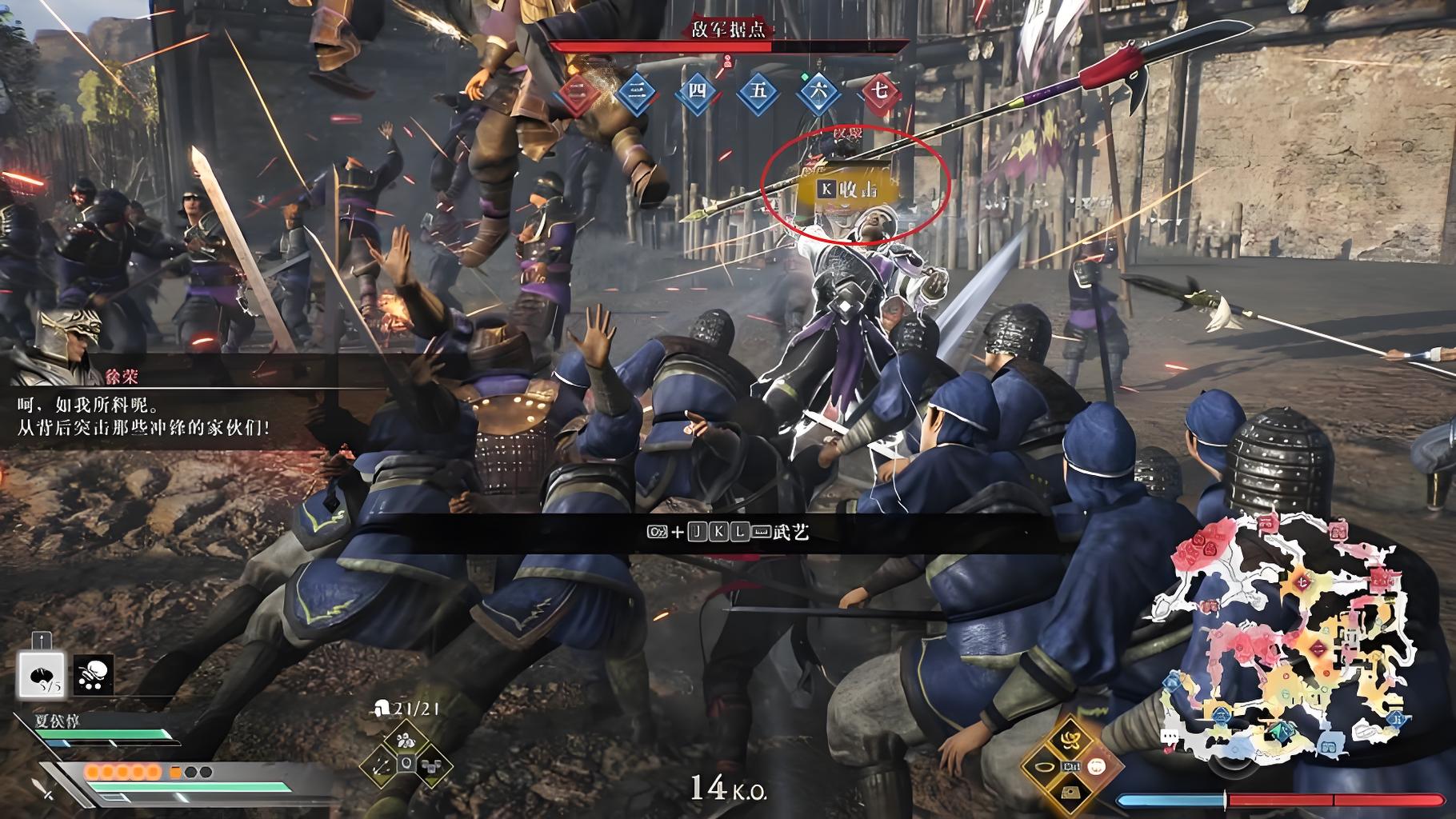Use the bottom battle art icon
1456x819 pixels.
pos(1072,793)
